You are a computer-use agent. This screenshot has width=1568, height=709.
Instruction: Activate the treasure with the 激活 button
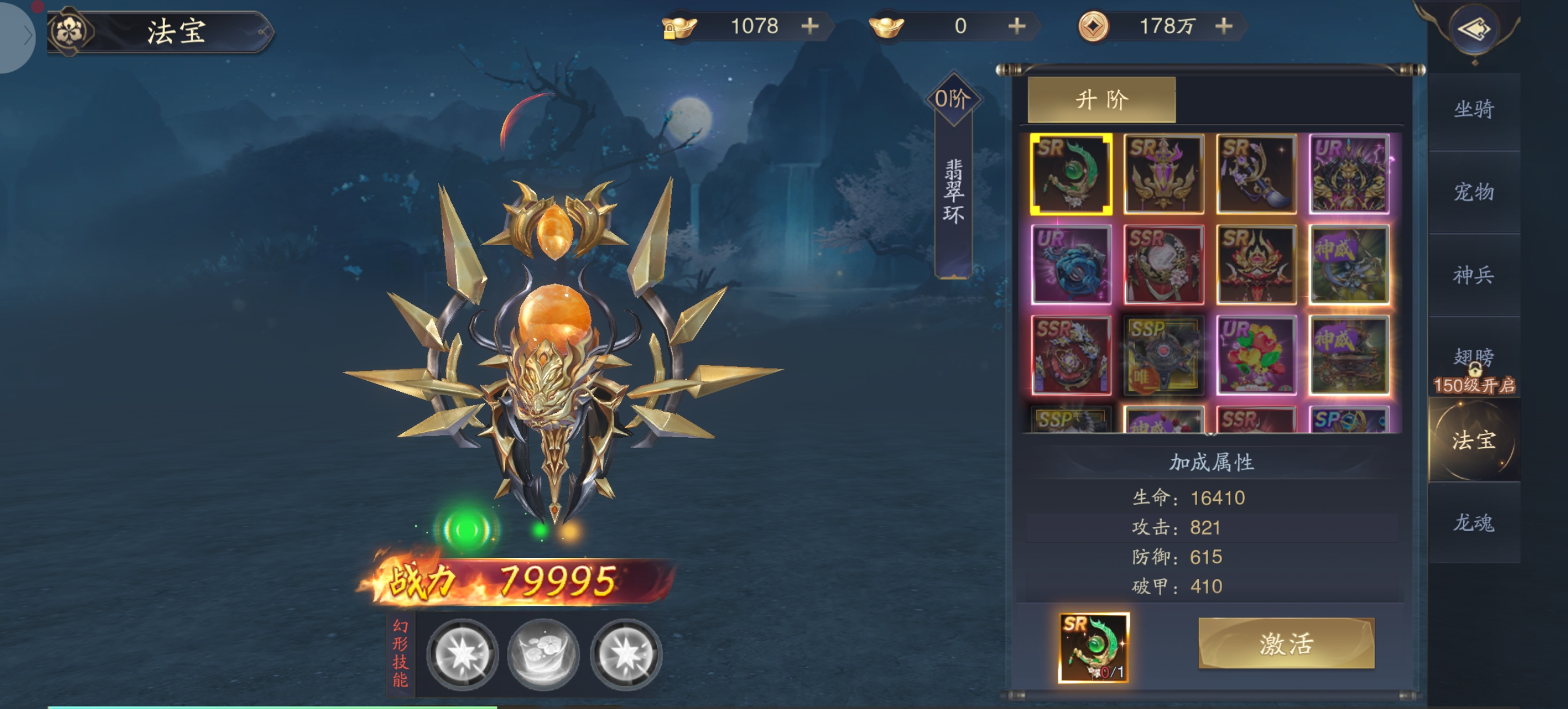1286,643
